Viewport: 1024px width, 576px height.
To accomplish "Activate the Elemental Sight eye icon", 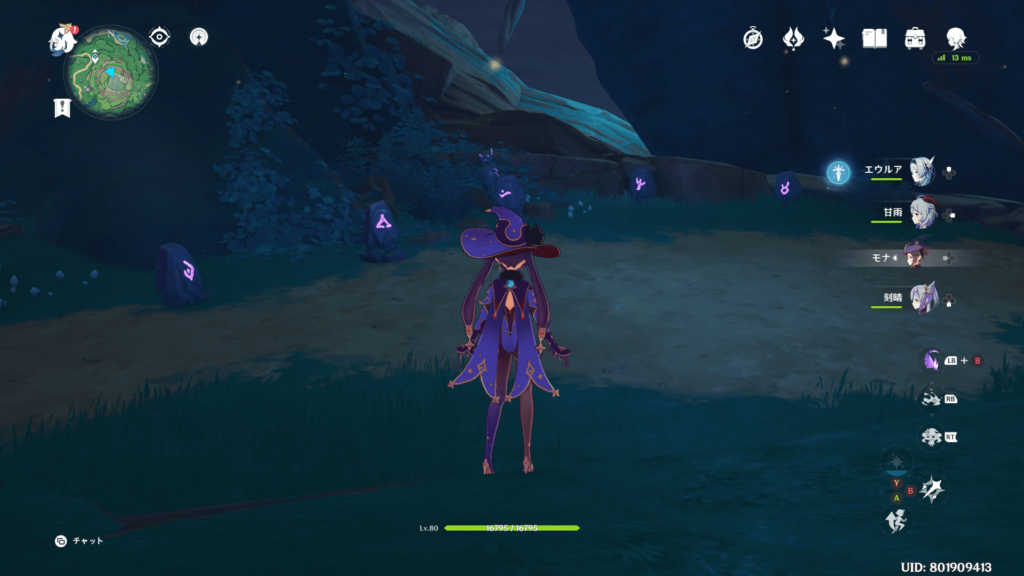I will [159, 37].
